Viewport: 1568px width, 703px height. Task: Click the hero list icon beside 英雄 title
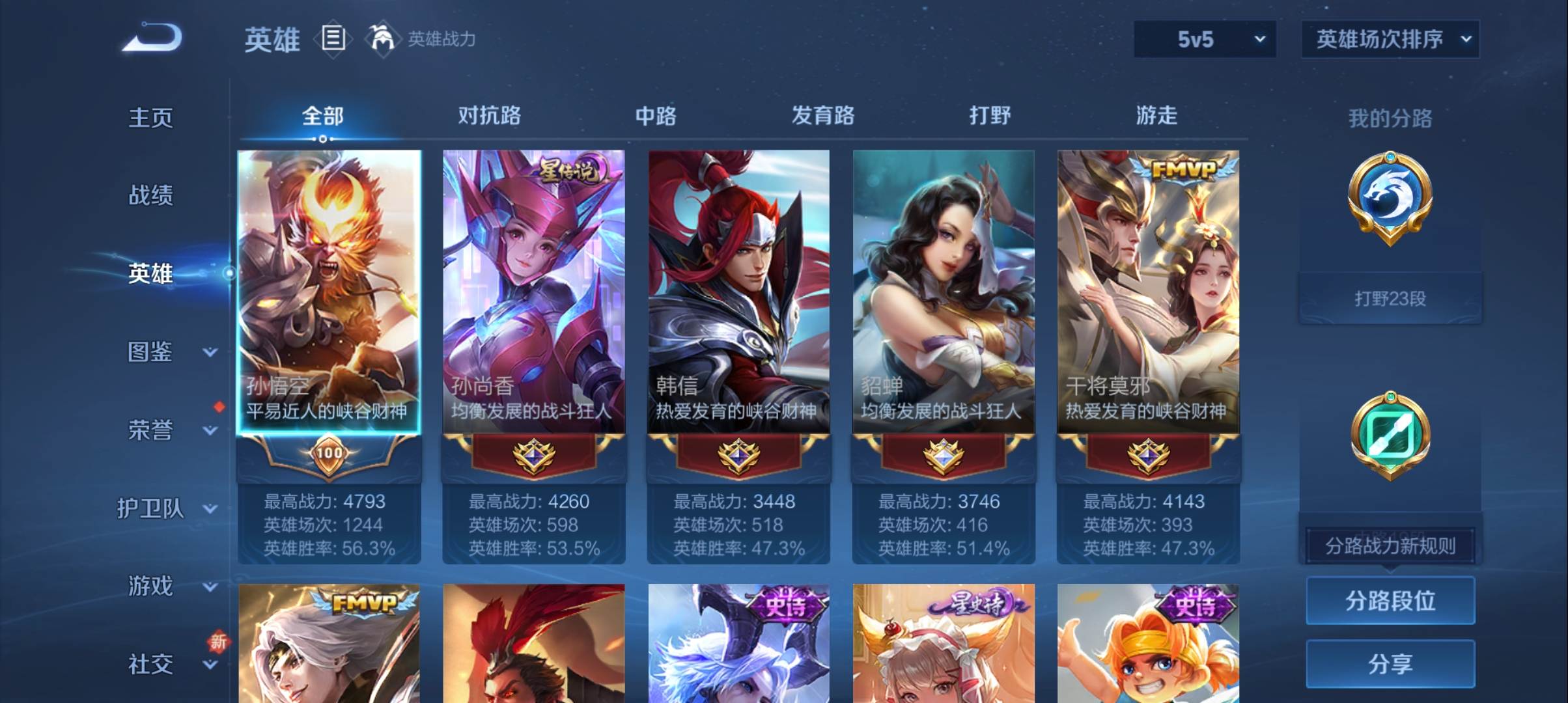tap(333, 37)
